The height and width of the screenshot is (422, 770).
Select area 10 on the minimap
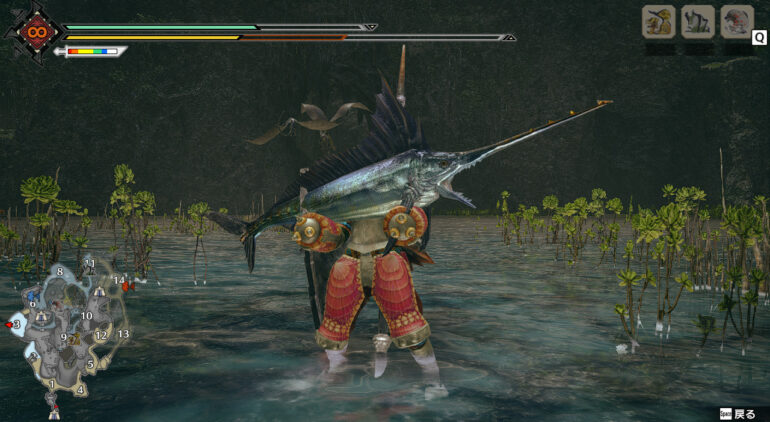tap(87, 316)
